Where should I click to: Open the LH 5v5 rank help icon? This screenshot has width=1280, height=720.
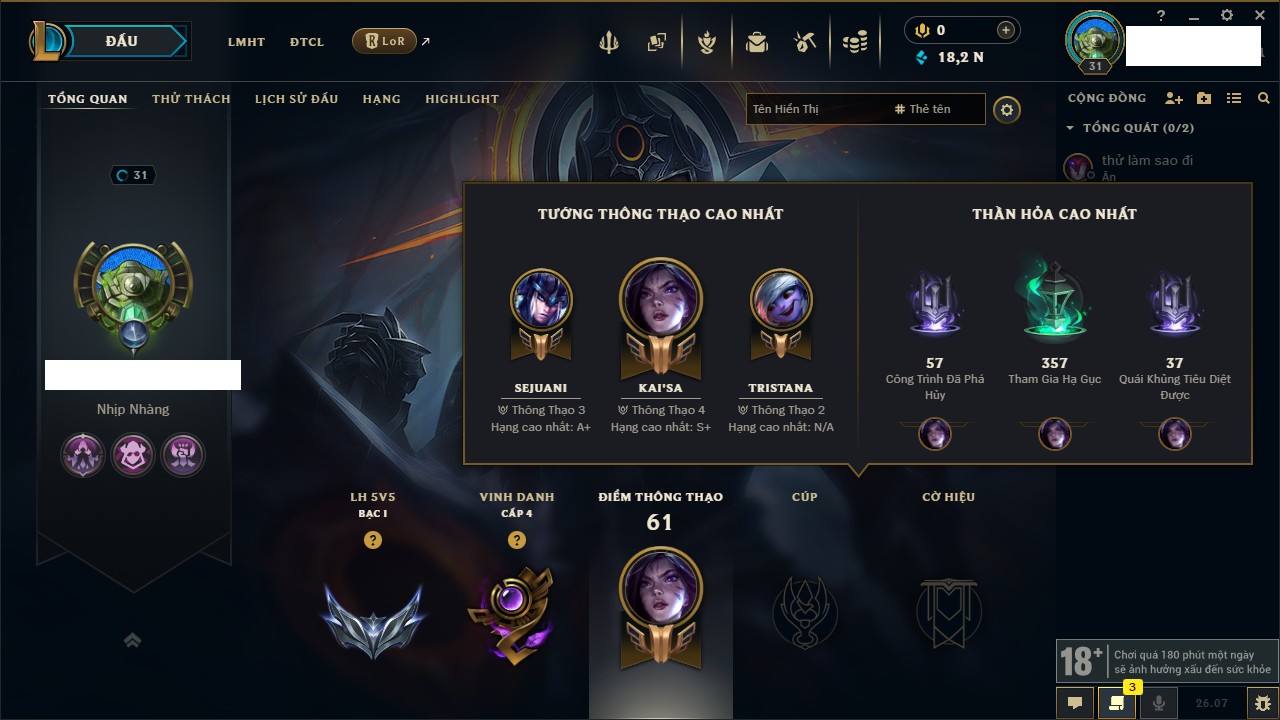373,540
